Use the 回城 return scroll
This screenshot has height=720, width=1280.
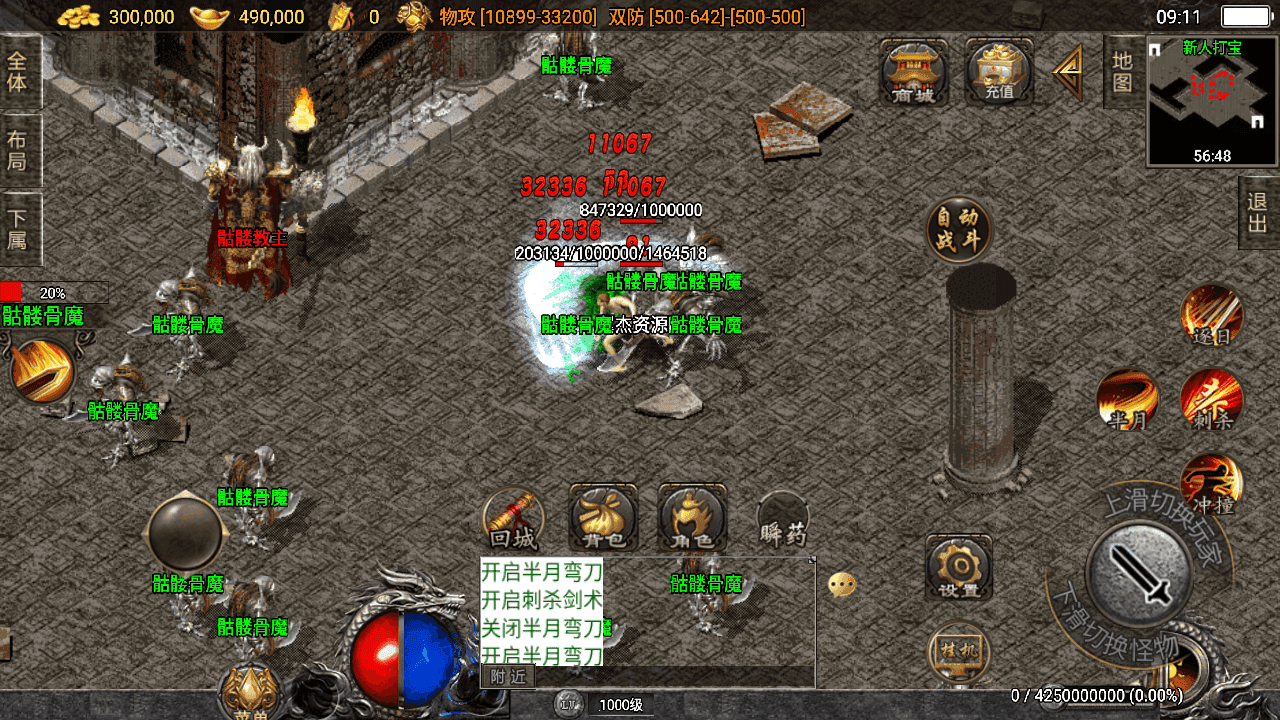tap(513, 520)
